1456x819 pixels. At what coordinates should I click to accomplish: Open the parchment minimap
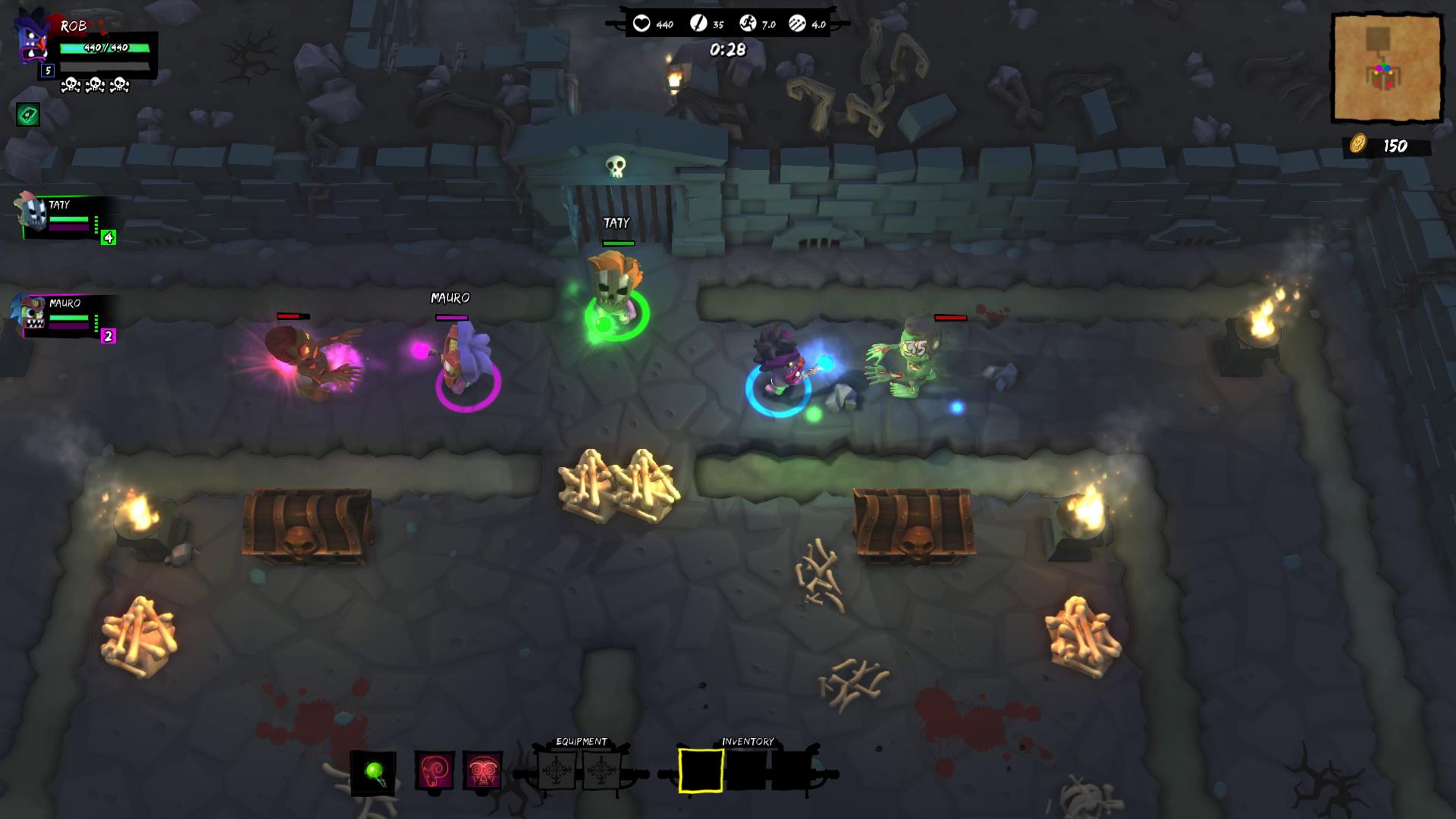[1387, 68]
